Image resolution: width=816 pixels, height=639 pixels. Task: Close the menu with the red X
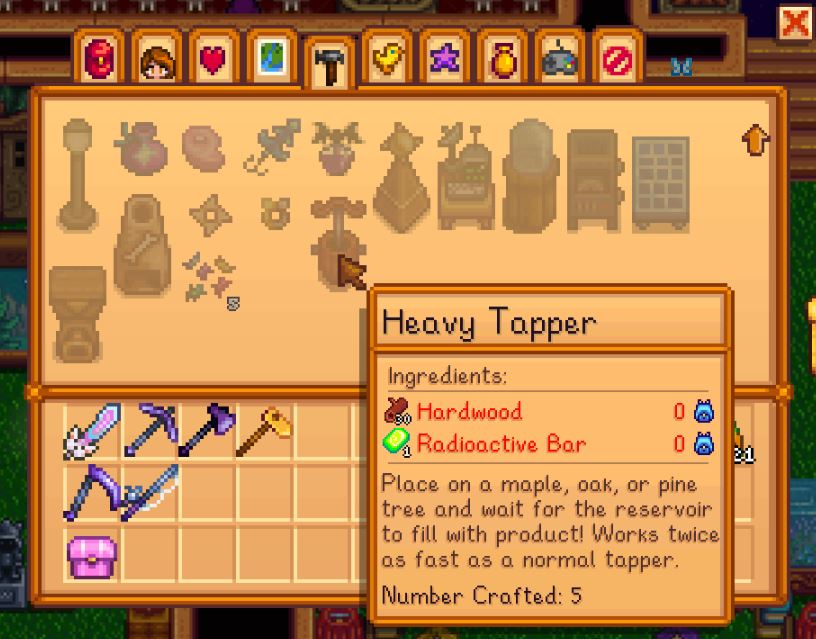click(795, 22)
